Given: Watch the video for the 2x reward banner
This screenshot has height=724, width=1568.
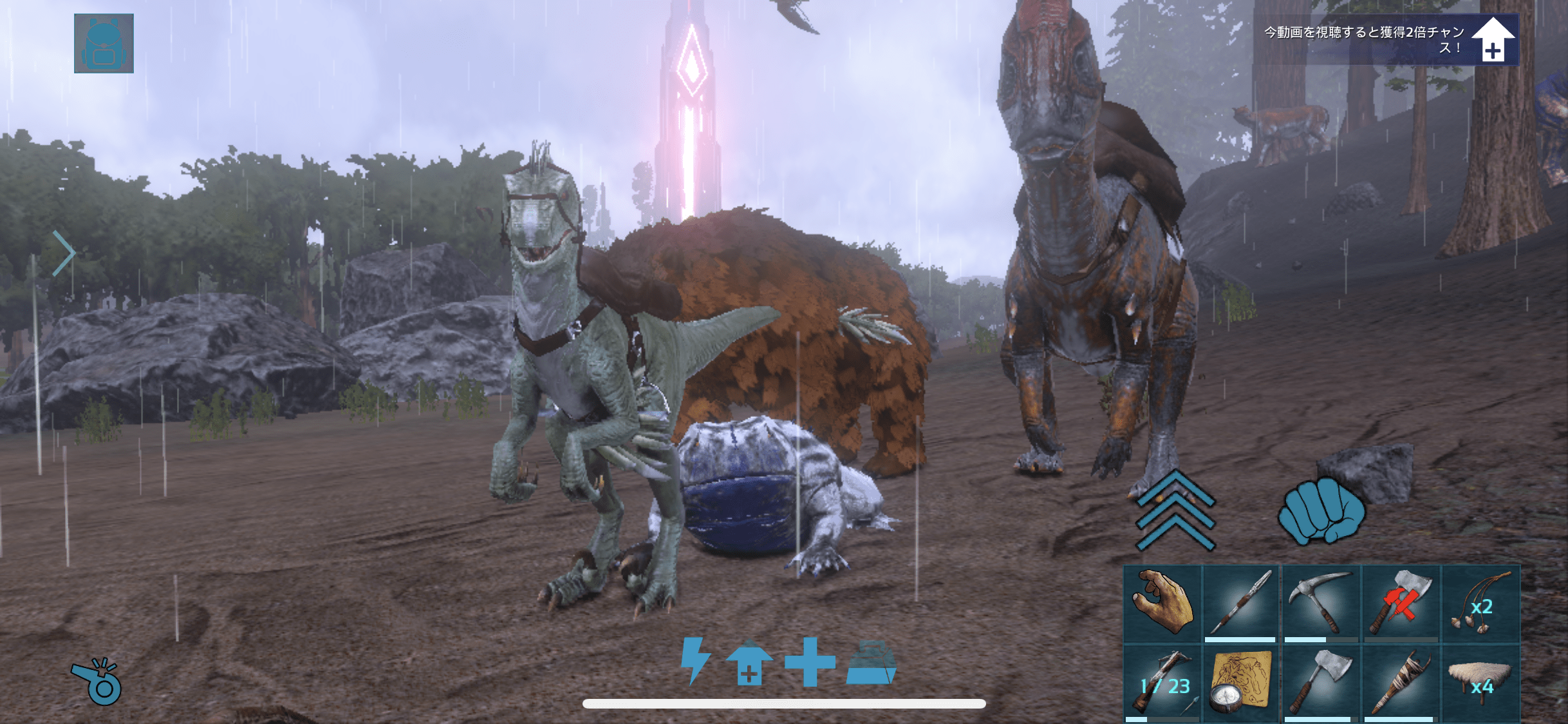Looking at the screenshot, I should pyautogui.click(x=1387, y=40).
